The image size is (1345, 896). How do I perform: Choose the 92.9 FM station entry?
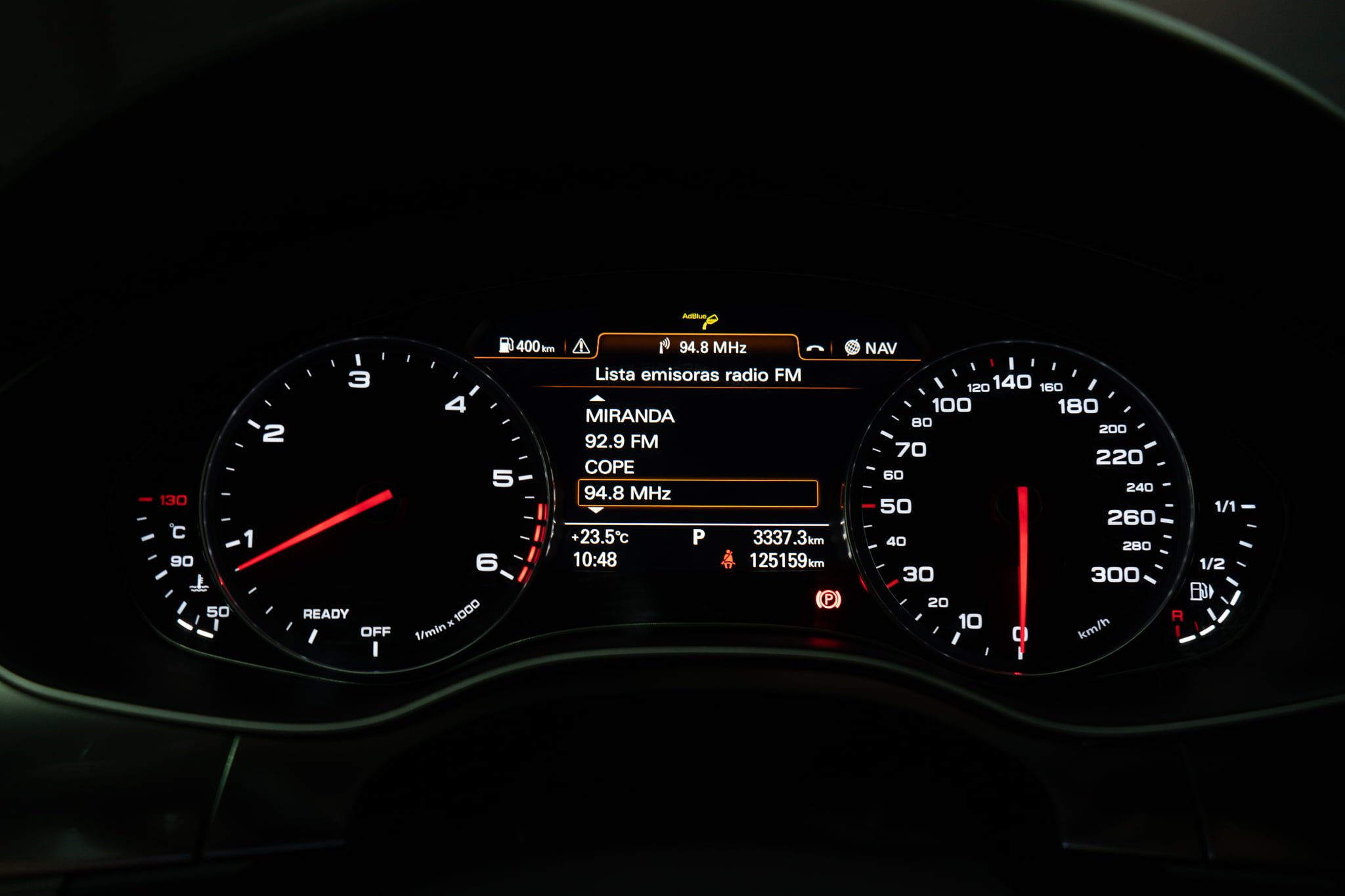[x=621, y=442]
